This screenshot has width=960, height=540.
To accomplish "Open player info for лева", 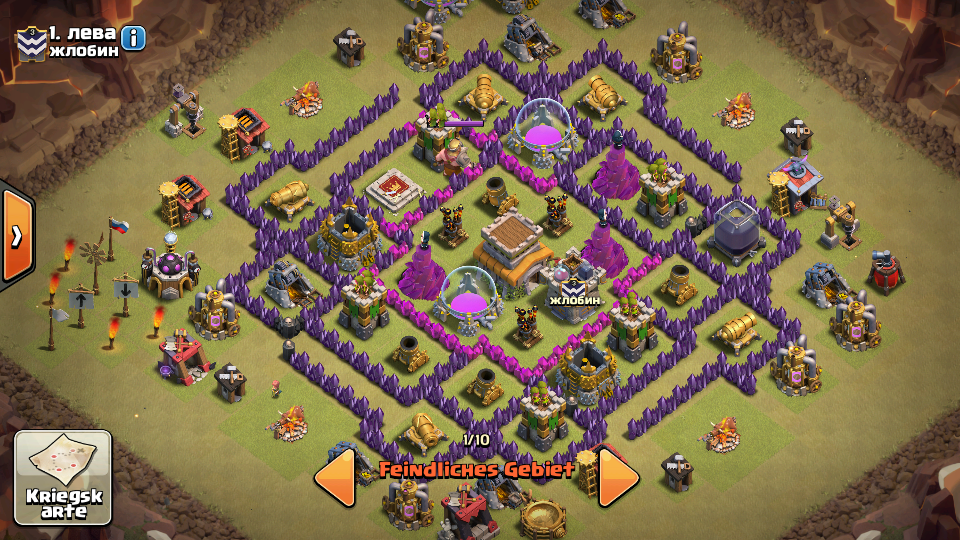I will [x=132, y=38].
